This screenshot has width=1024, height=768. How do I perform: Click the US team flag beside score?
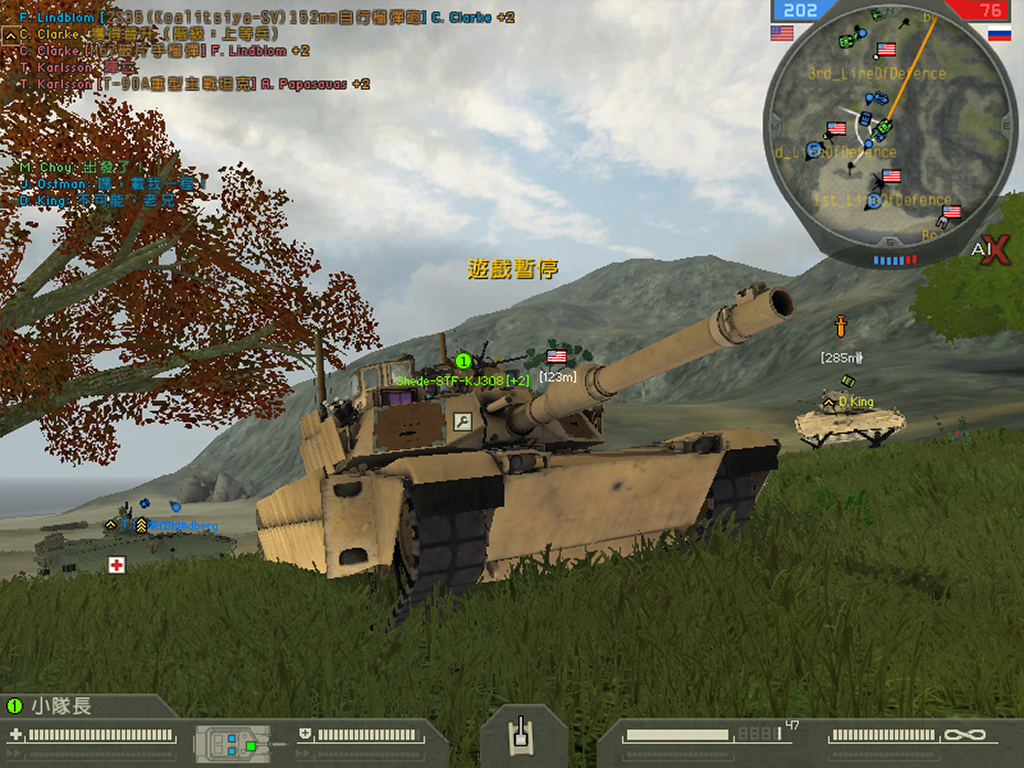click(782, 33)
